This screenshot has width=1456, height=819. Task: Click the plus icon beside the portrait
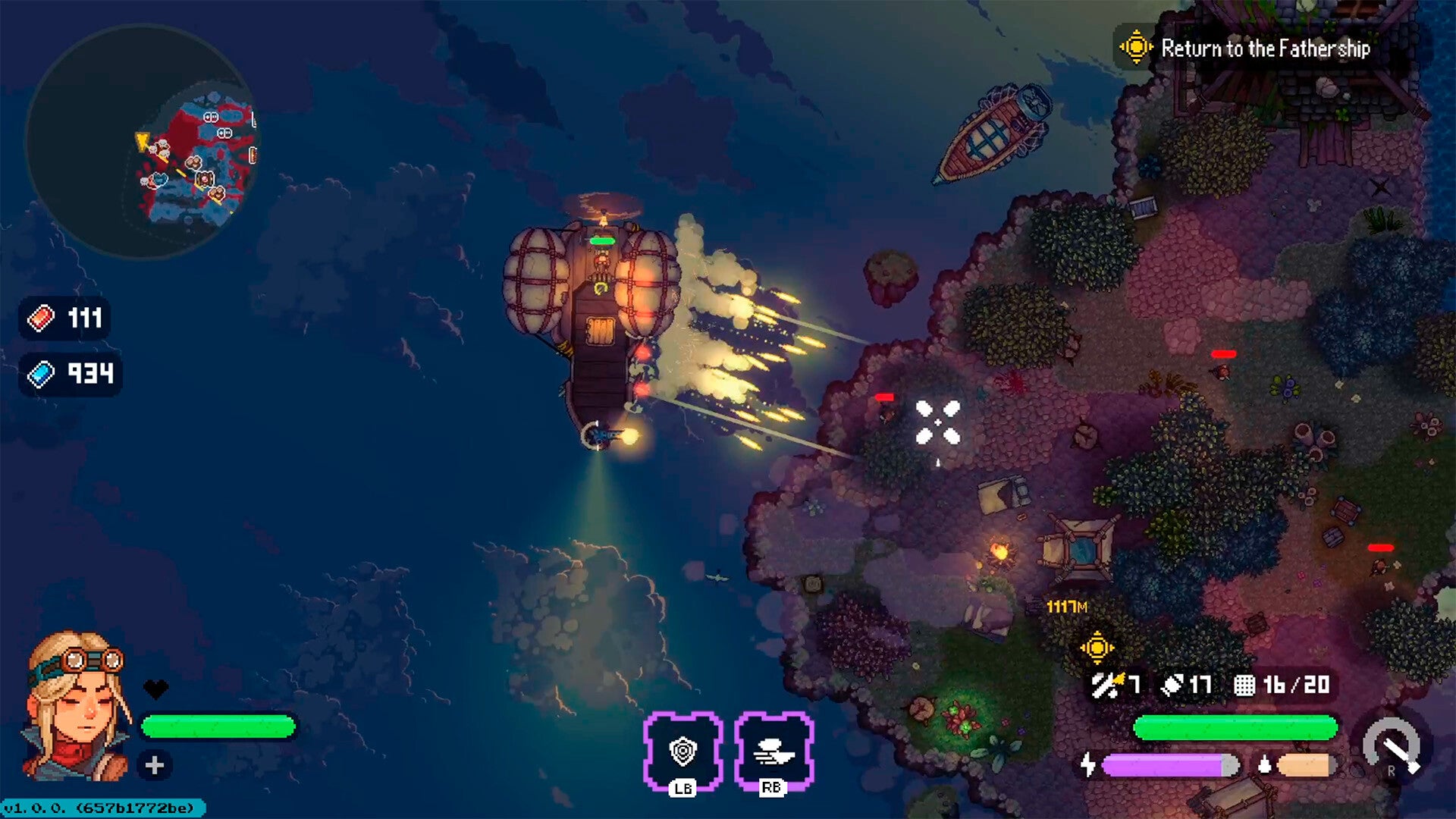[155, 765]
